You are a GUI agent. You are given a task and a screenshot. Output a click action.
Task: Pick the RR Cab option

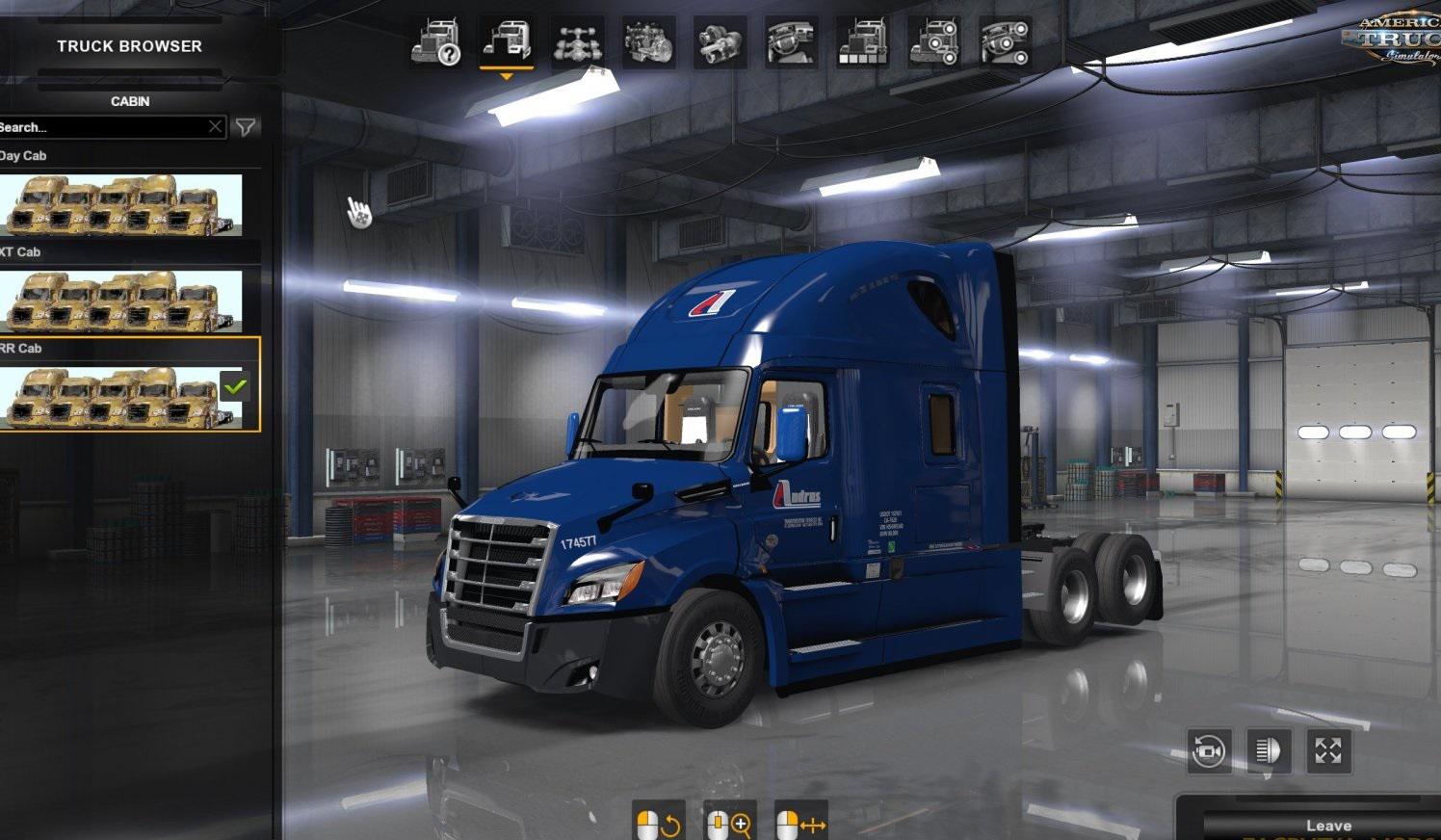tap(120, 397)
